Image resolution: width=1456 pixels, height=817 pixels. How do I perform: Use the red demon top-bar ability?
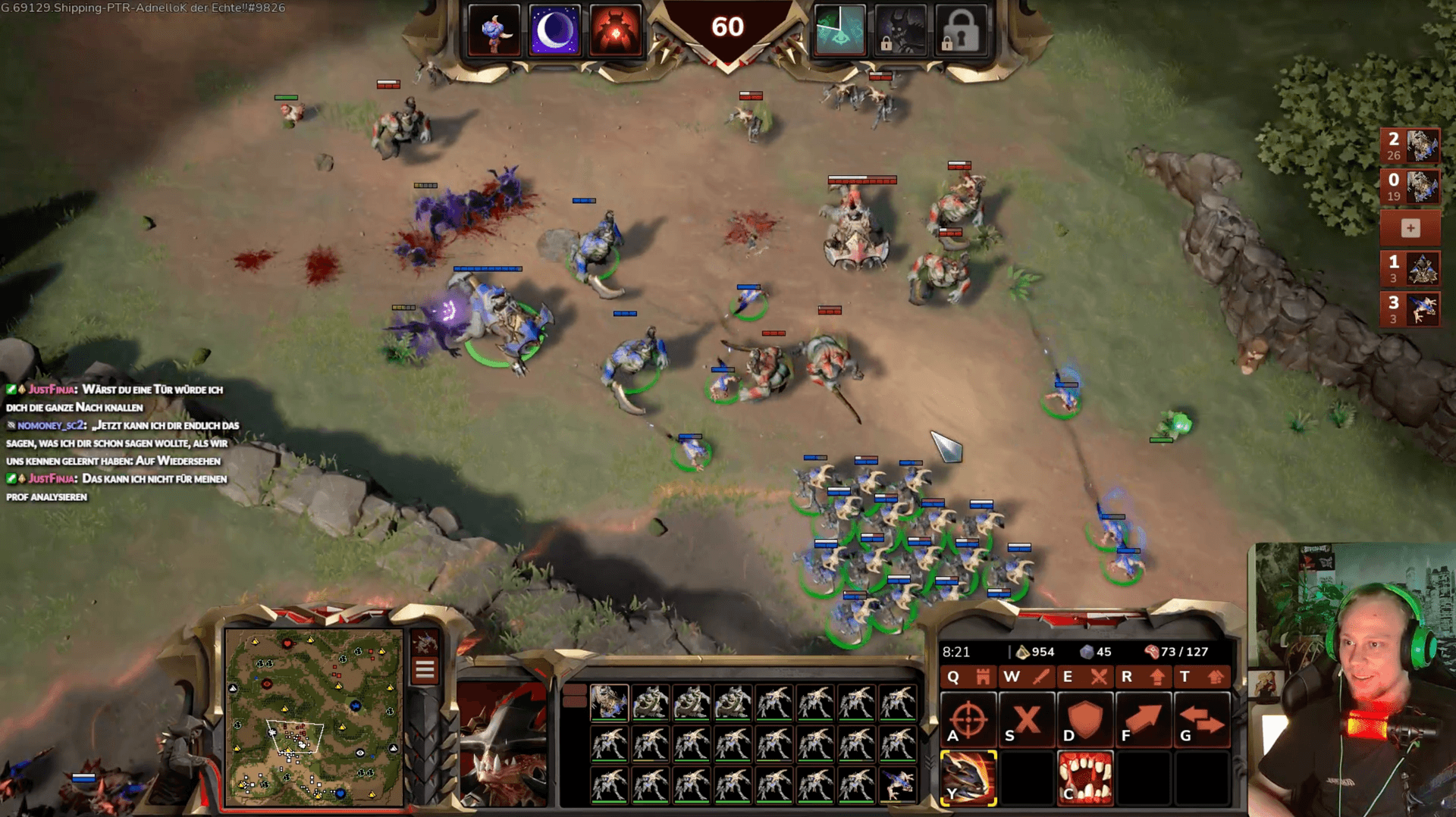615,31
